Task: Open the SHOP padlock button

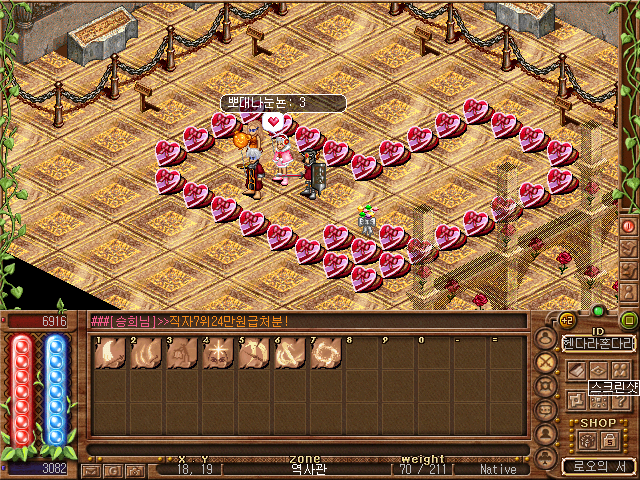Action: 608,440
